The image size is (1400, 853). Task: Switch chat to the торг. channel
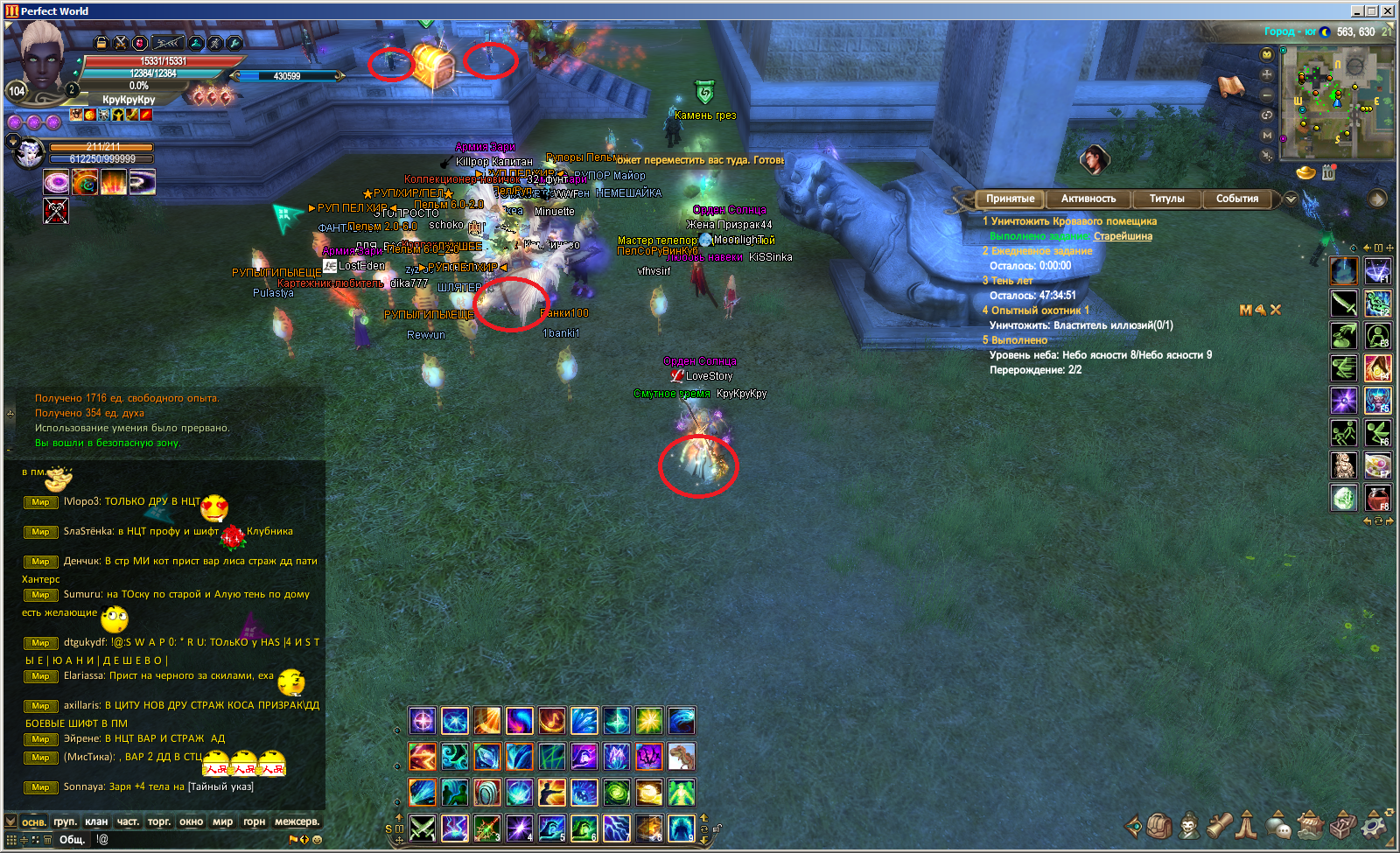point(159,822)
